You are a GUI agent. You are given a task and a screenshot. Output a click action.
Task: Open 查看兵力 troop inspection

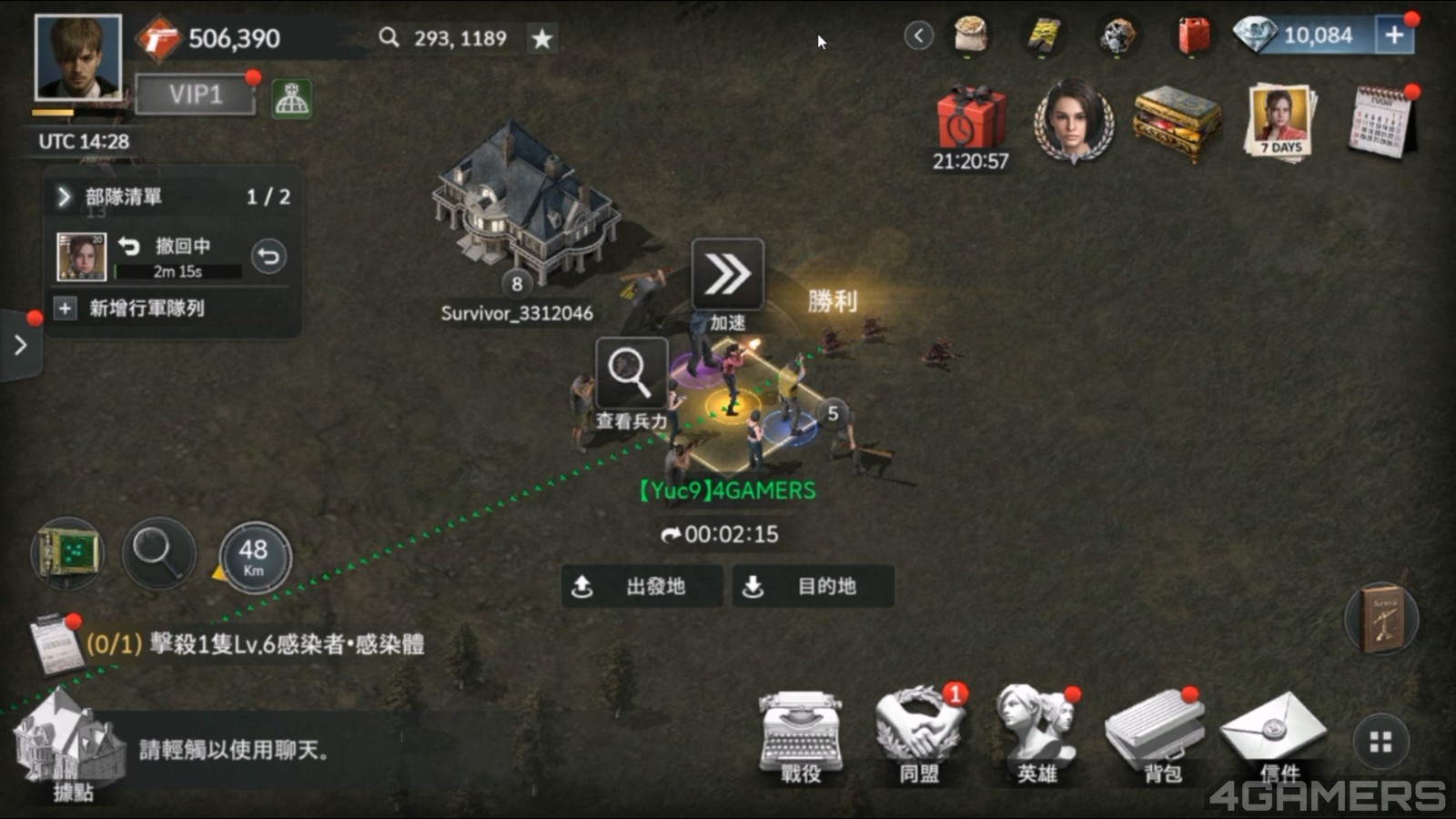(x=631, y=374)
